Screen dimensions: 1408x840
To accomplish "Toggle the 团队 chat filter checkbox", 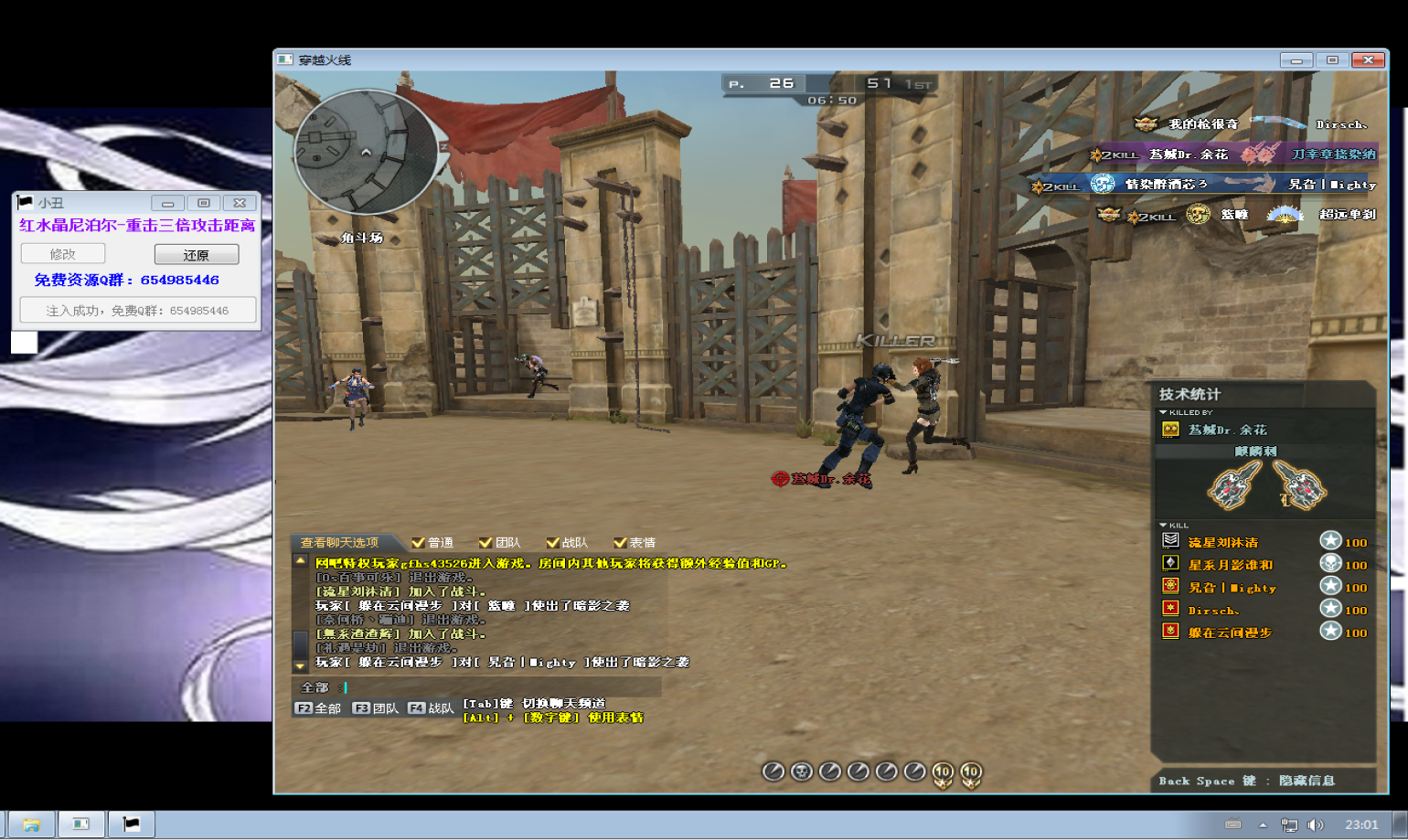I will 485,542.
